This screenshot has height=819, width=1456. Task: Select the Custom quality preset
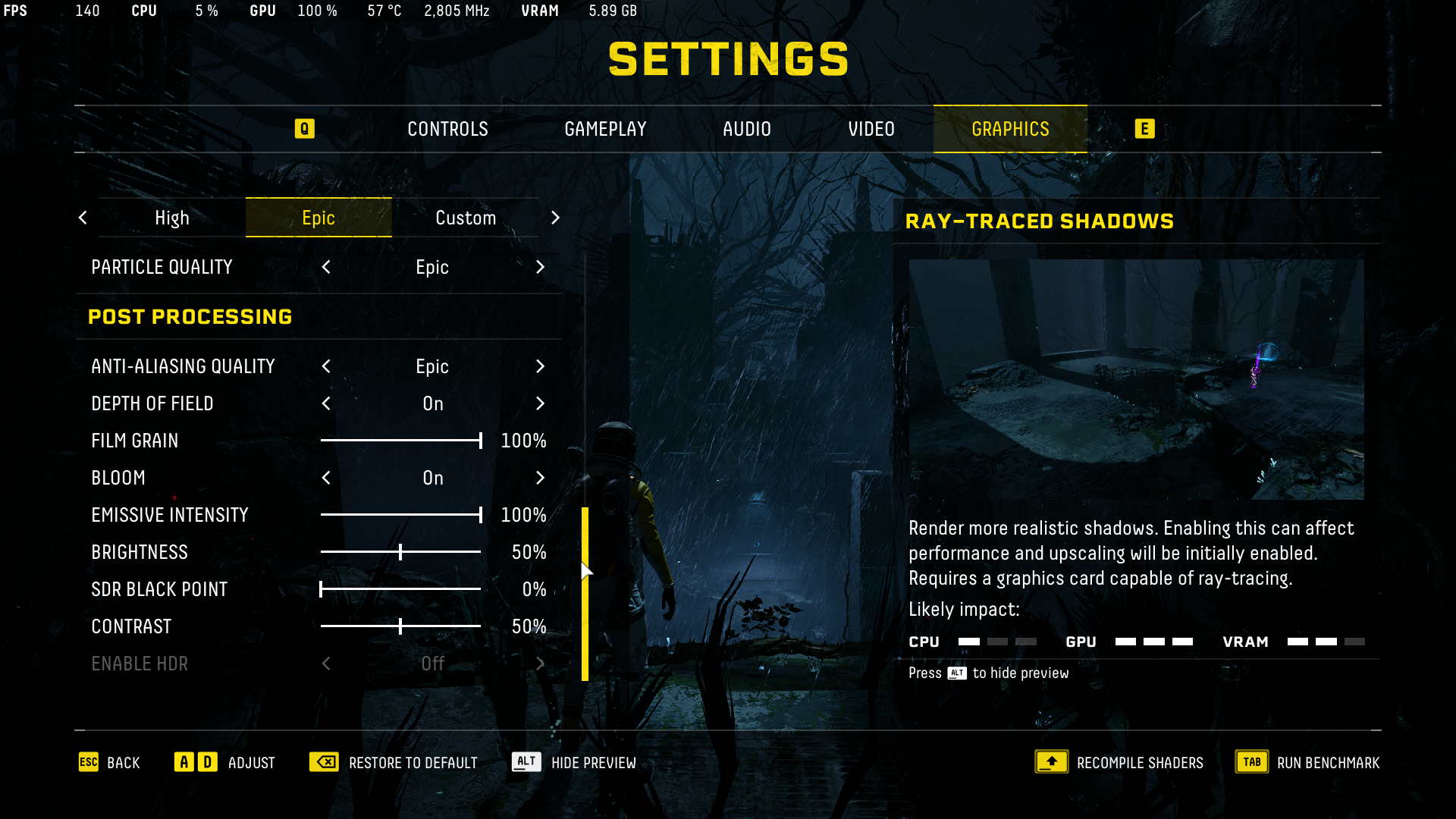click(x=465, y=218)
